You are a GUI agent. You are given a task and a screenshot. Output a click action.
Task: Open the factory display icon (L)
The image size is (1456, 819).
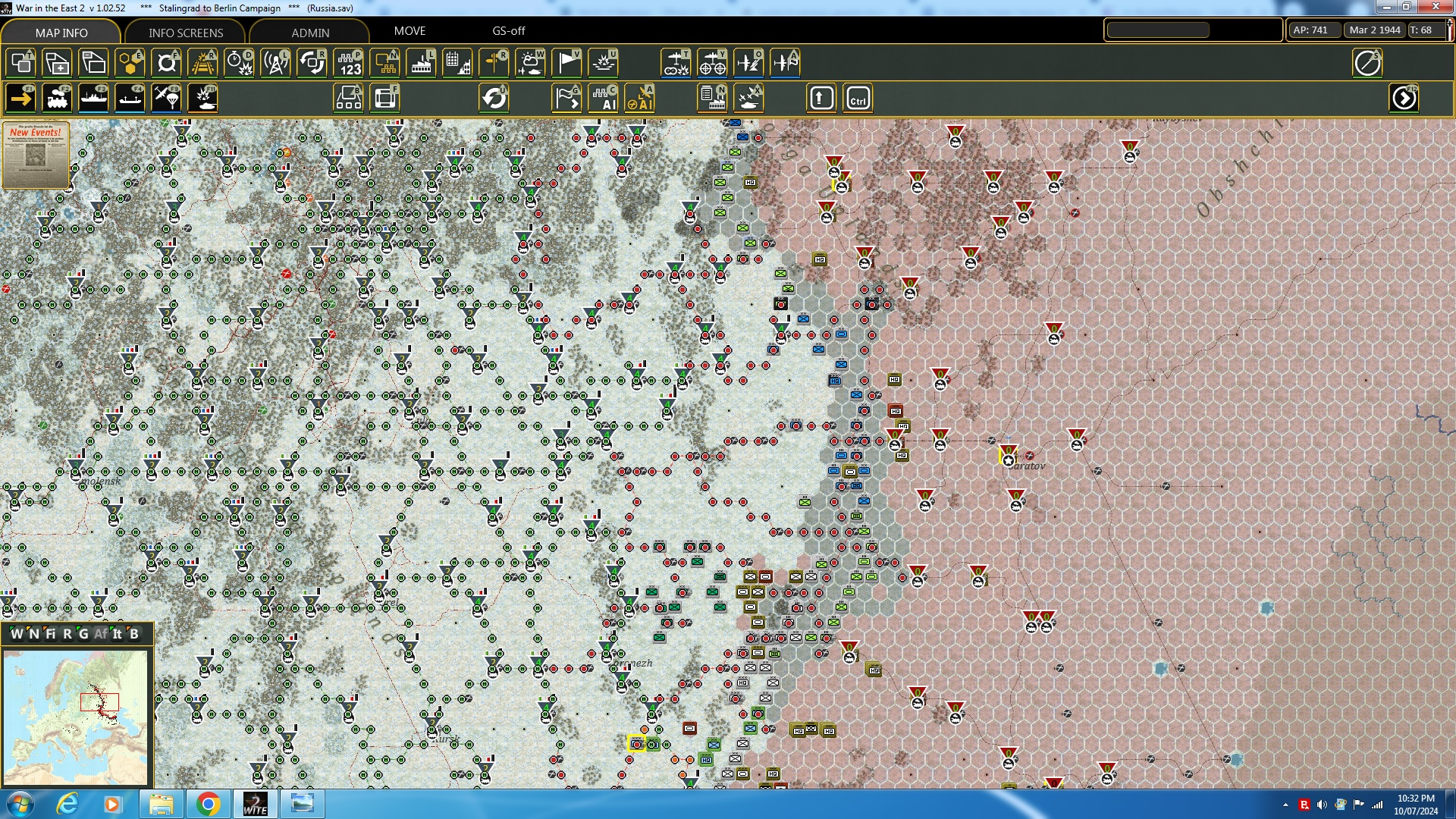pyautogui.click(x=421, y=63)
